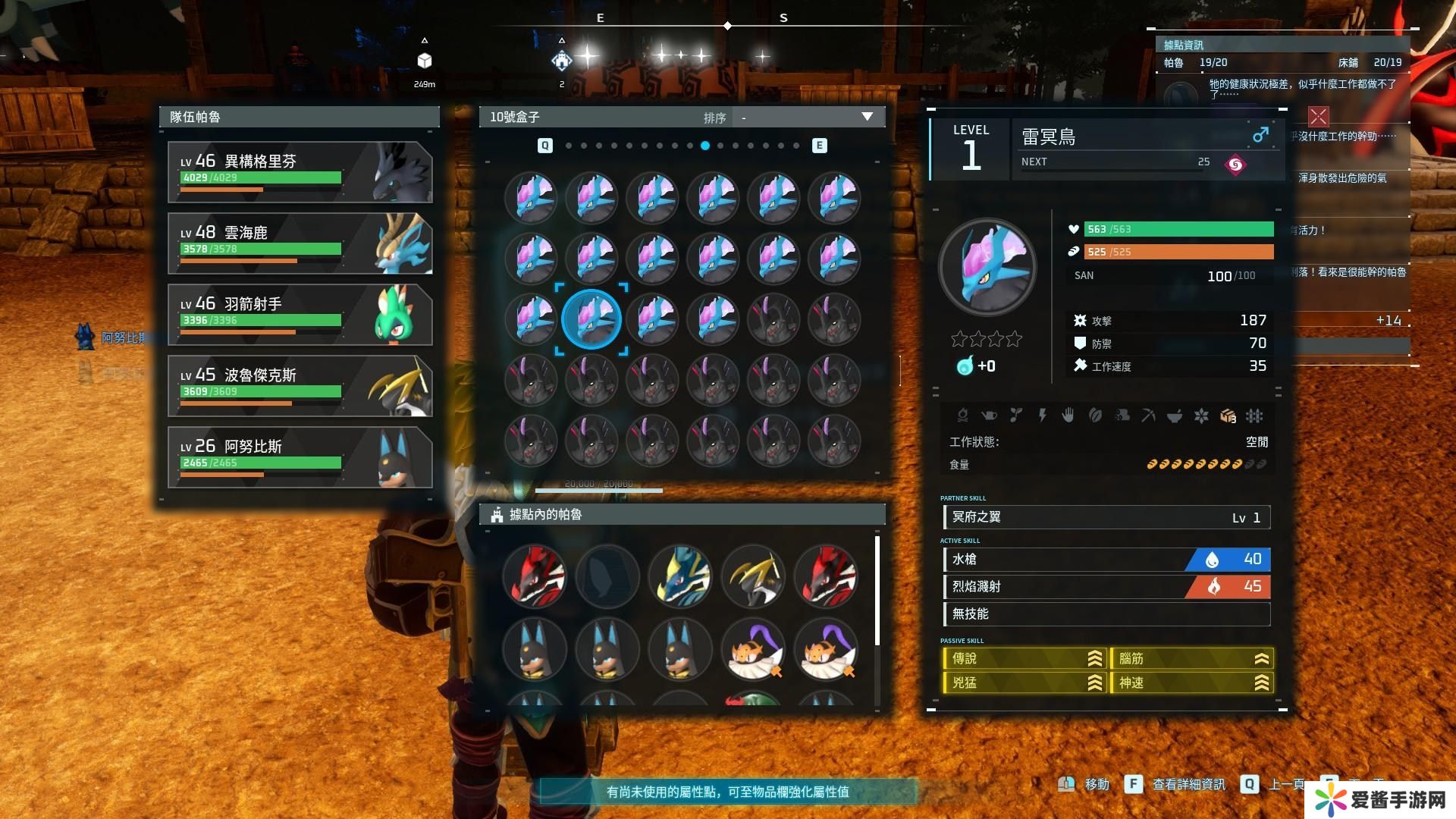The image size is (1456, 819).
Task: Select the 水槍 active skill
Action: [1106, 560]
